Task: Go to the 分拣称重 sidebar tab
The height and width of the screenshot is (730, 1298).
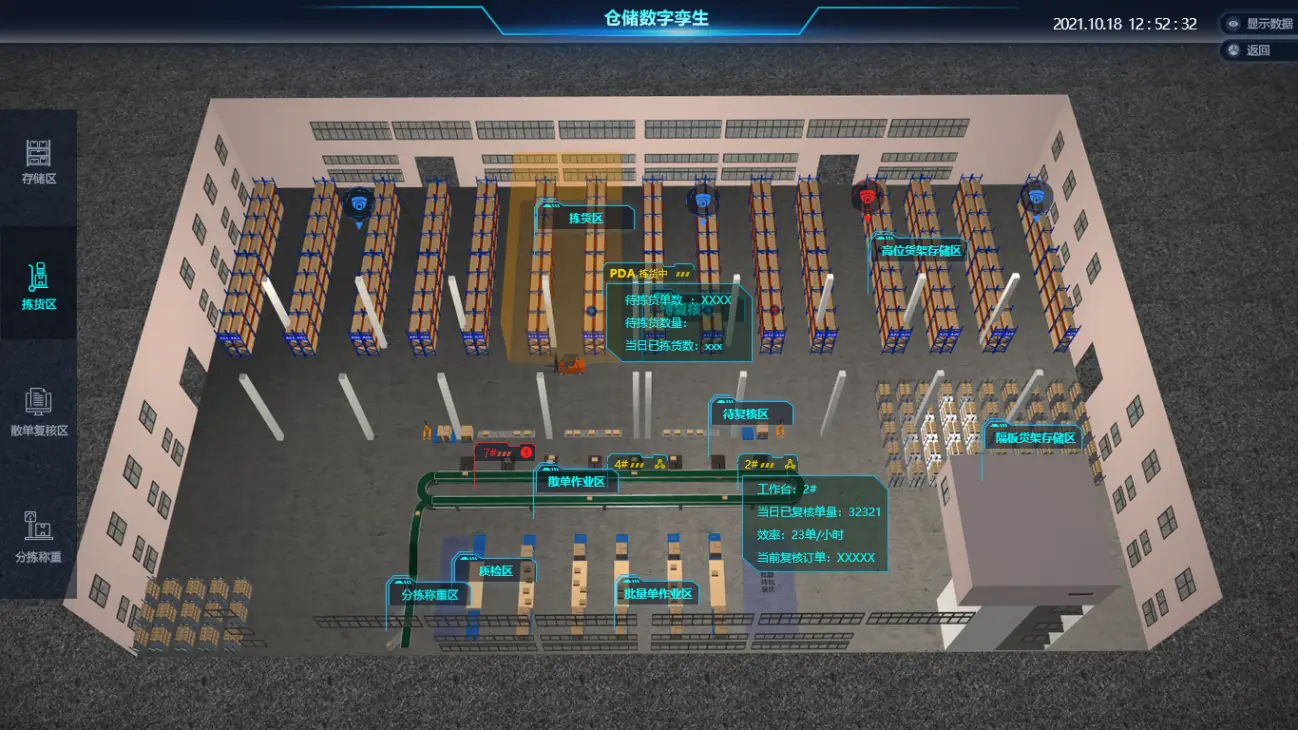Action: [38, 540]
